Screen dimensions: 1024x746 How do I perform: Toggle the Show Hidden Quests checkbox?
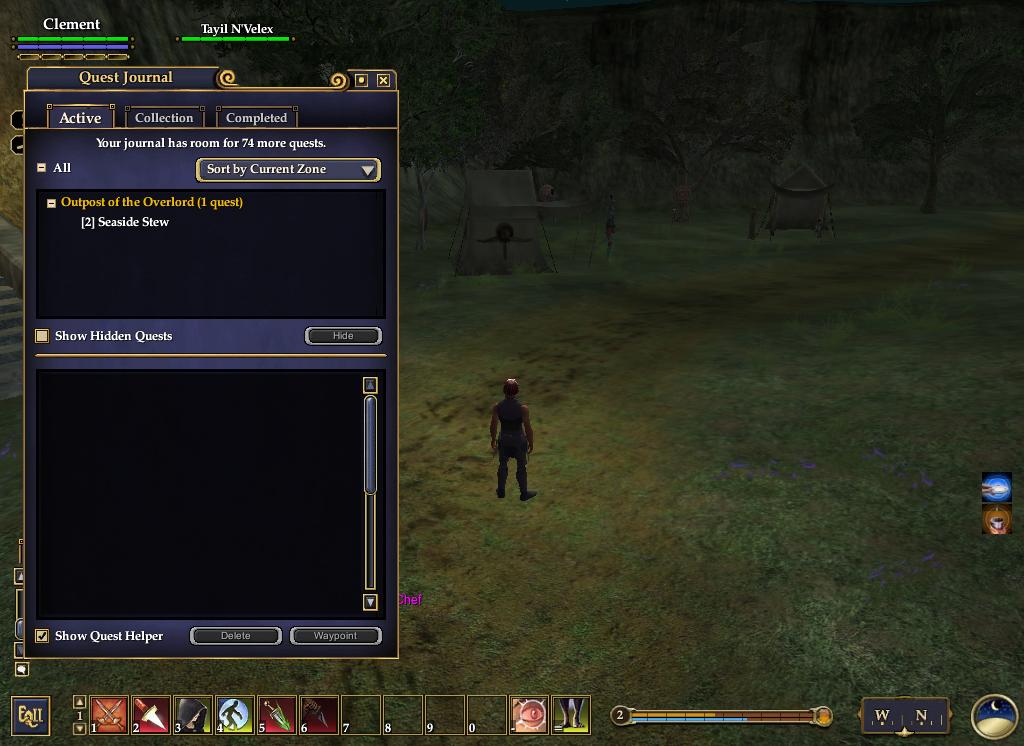(x=42, y=336)
